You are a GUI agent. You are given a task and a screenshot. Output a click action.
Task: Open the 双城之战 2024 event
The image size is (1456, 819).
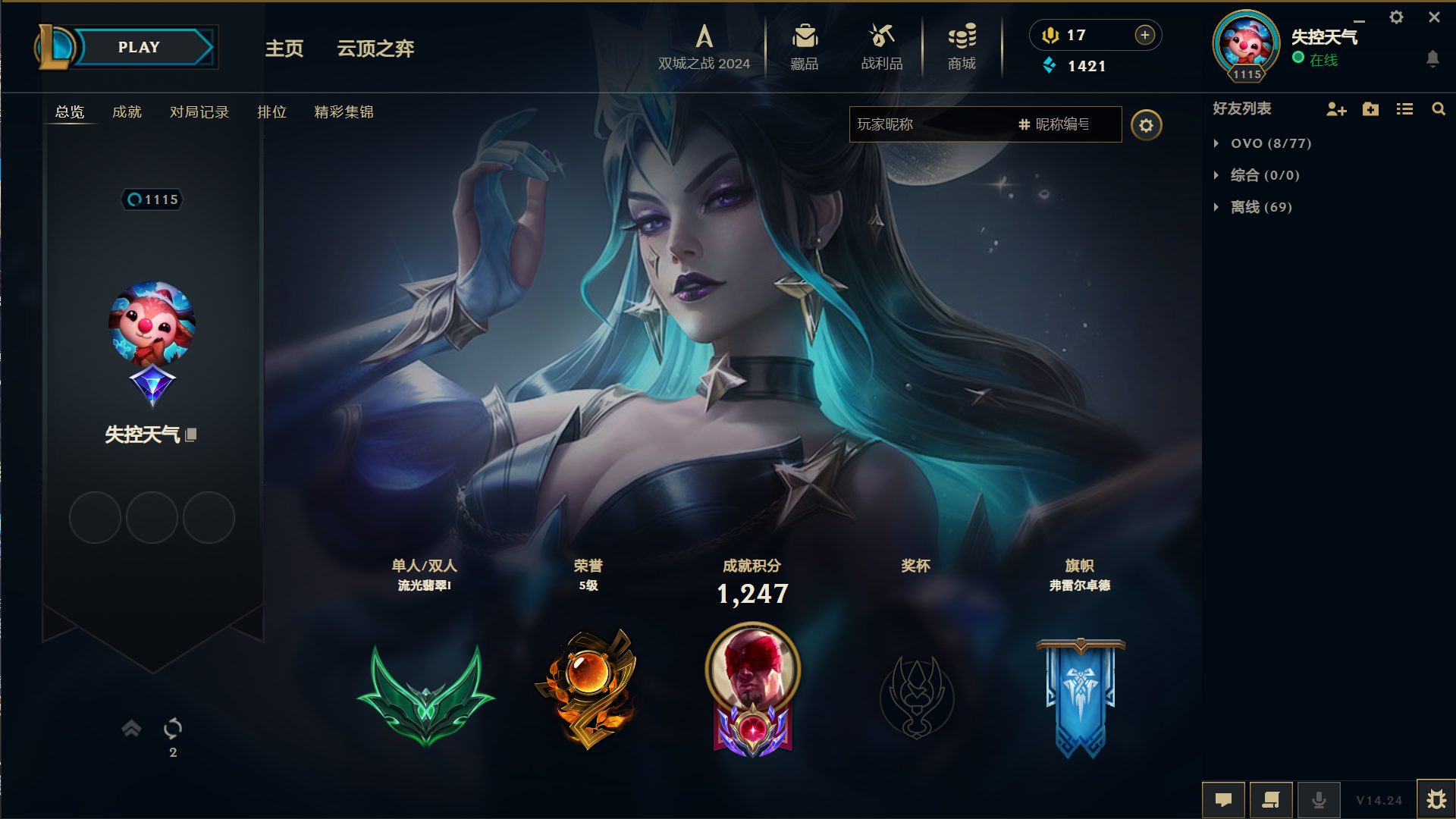click(x=704, y=48)
